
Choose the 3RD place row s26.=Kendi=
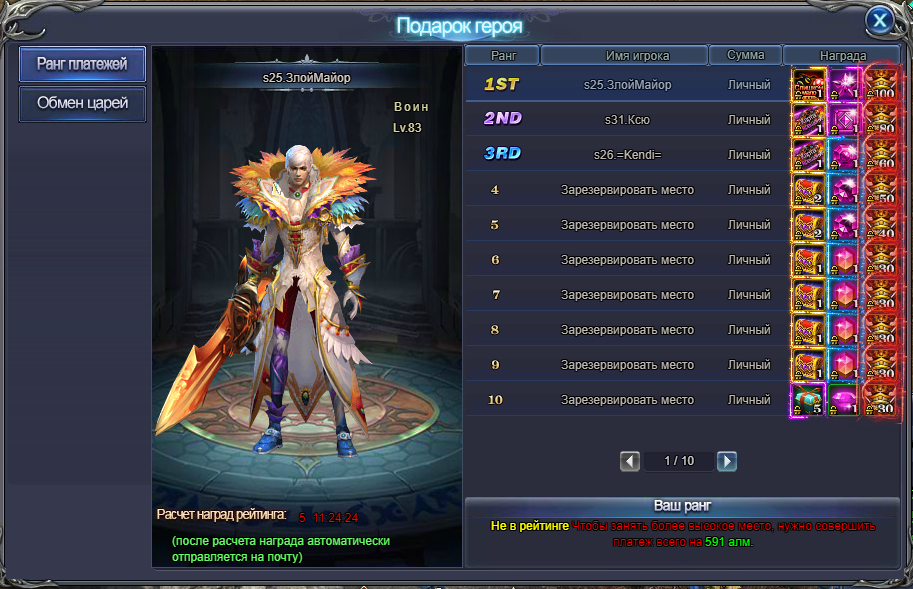pyautogui.click(x=627, y=154)
